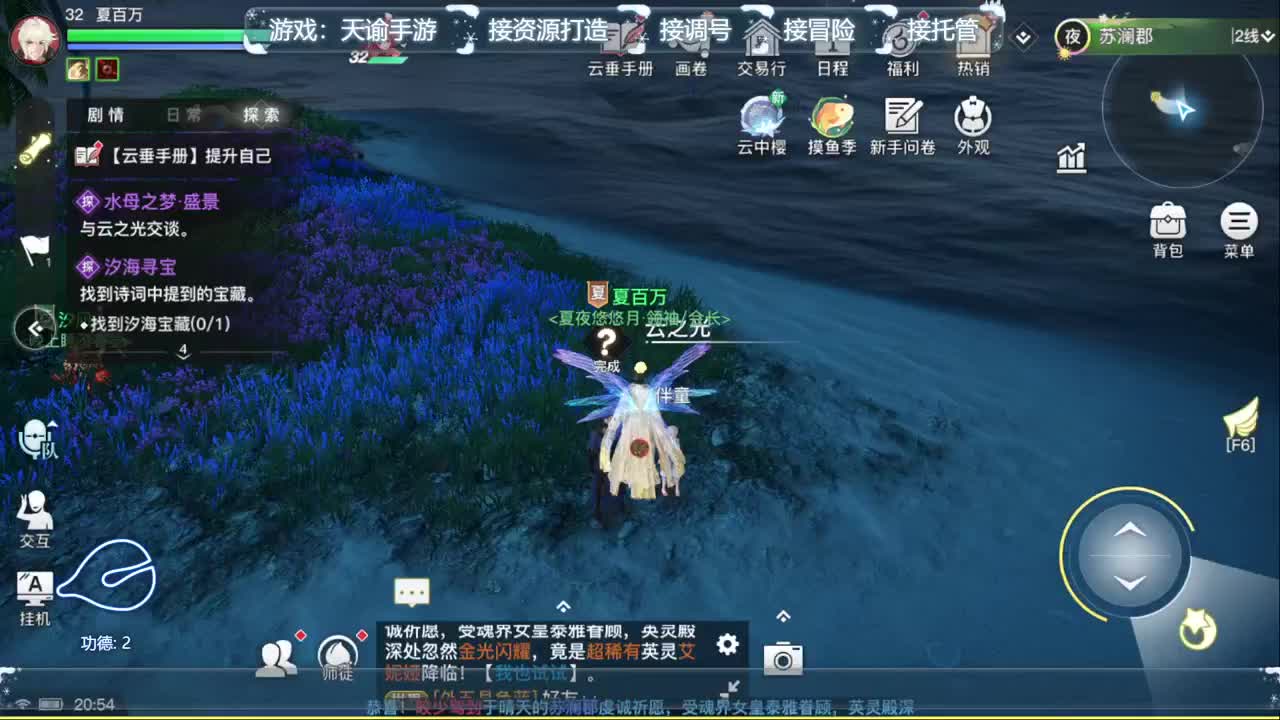This screenshot has height=720, width=1280.
Task: Collapse the quest tracker panel
Action: click(34, 330)
